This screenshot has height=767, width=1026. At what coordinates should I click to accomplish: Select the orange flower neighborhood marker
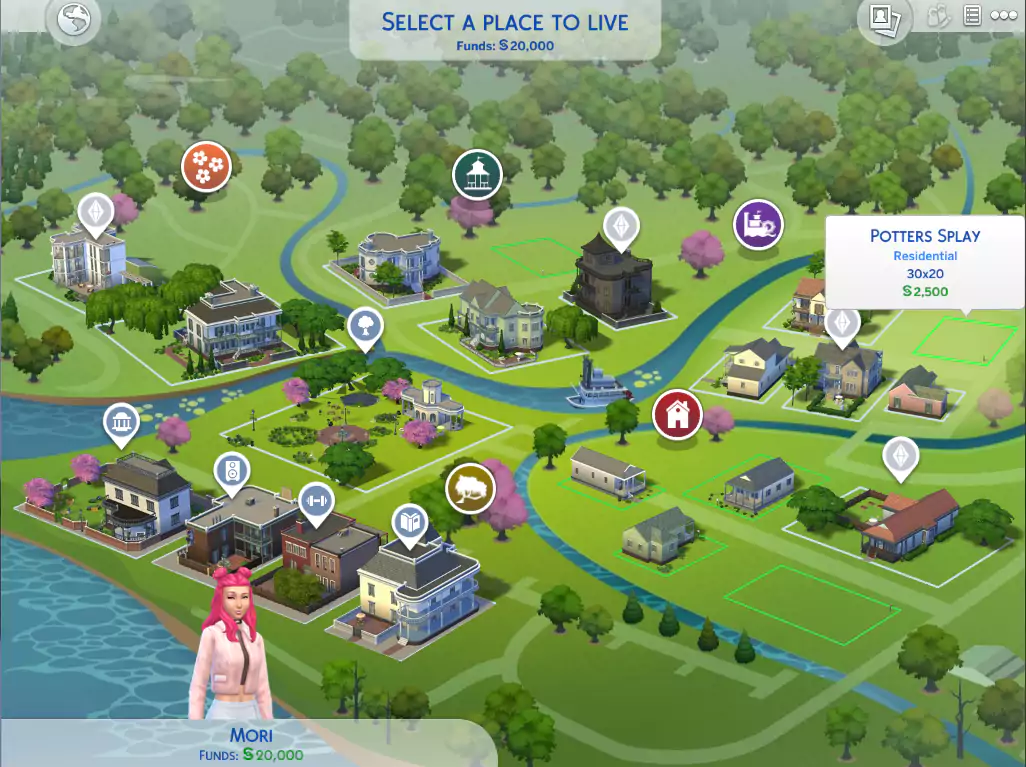tap(206, 166)
